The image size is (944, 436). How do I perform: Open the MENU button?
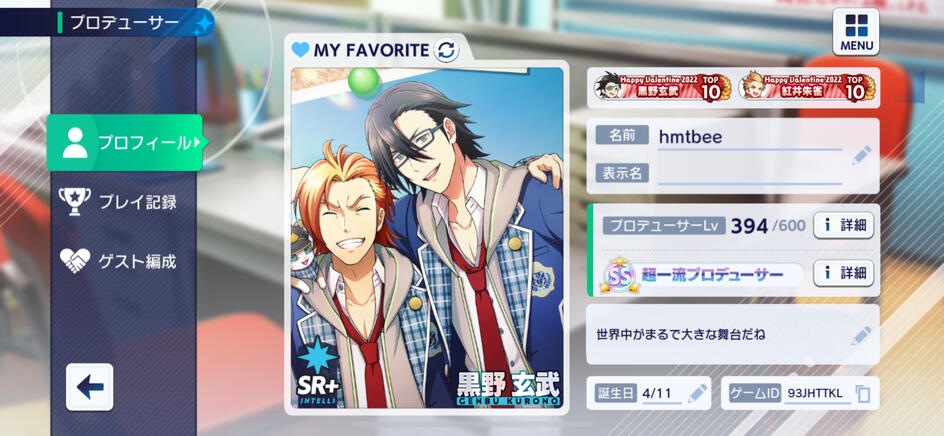(856, 32)
